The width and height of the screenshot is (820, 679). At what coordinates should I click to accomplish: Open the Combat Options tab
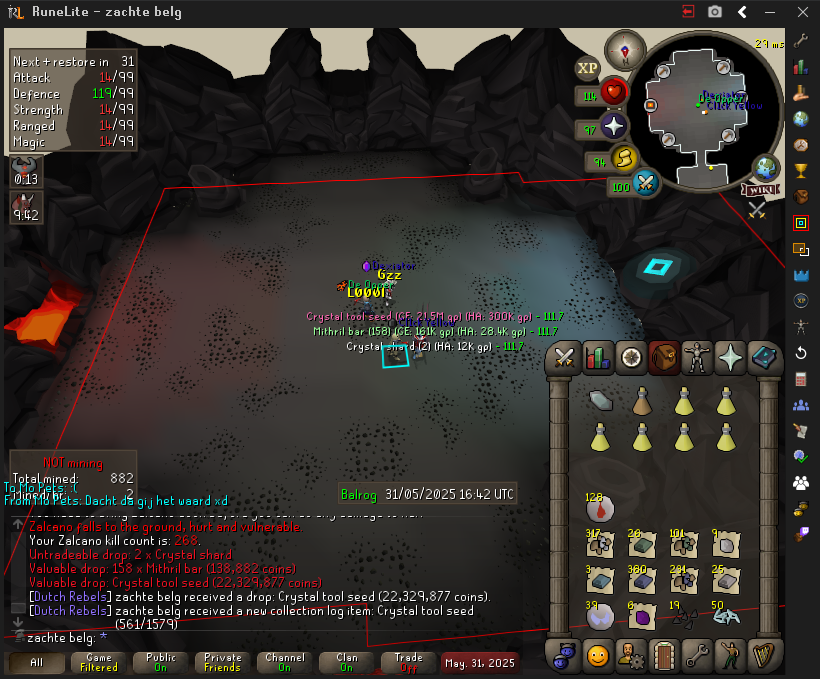click(x=564, y=357)
